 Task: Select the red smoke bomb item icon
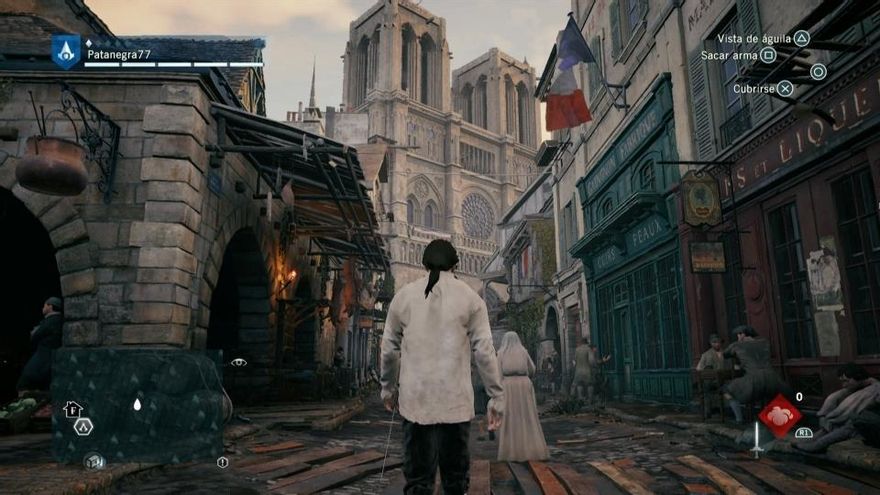point(780,416)
